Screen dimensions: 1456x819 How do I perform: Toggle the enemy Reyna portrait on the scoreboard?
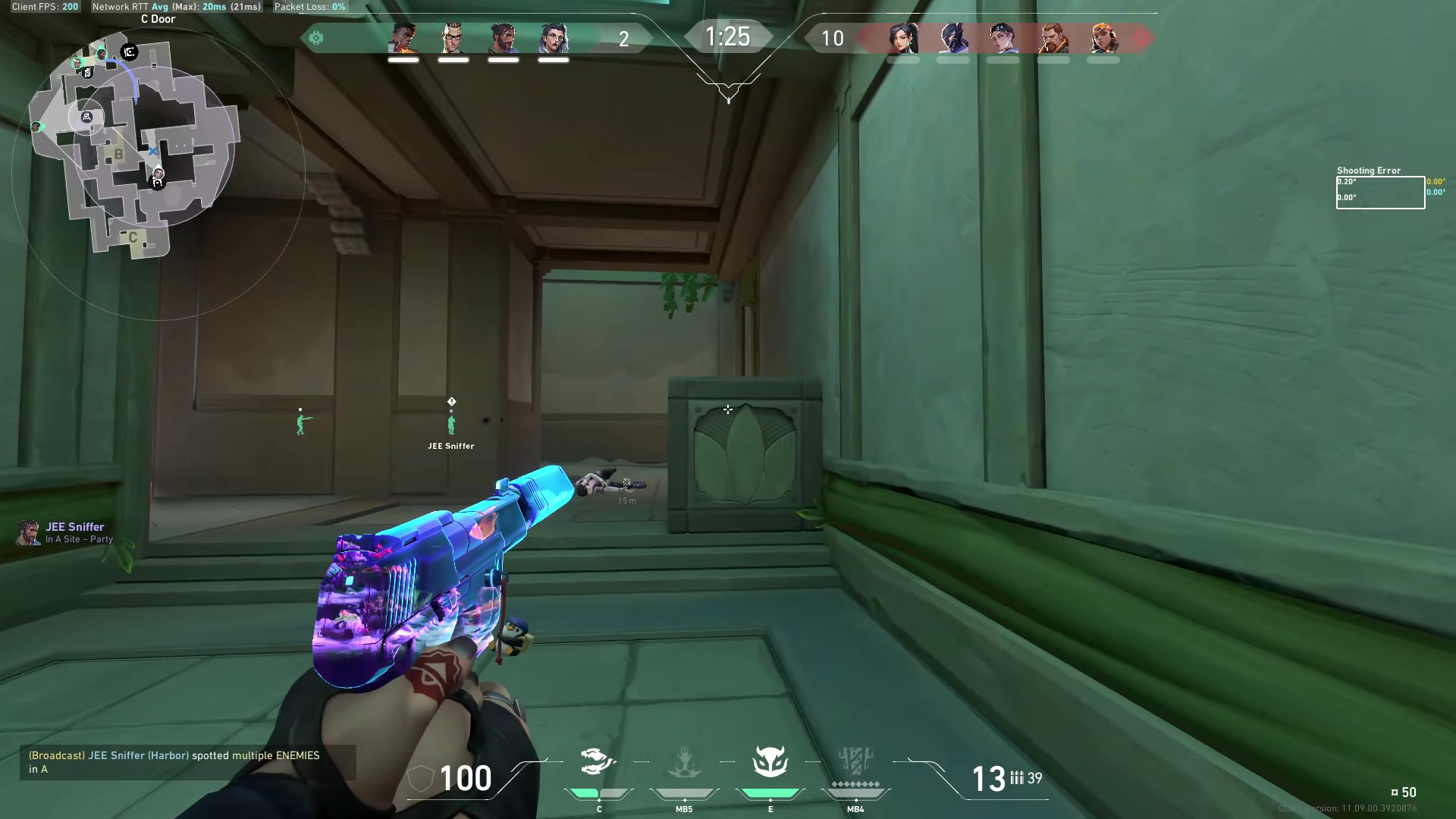tap(905, 39)
